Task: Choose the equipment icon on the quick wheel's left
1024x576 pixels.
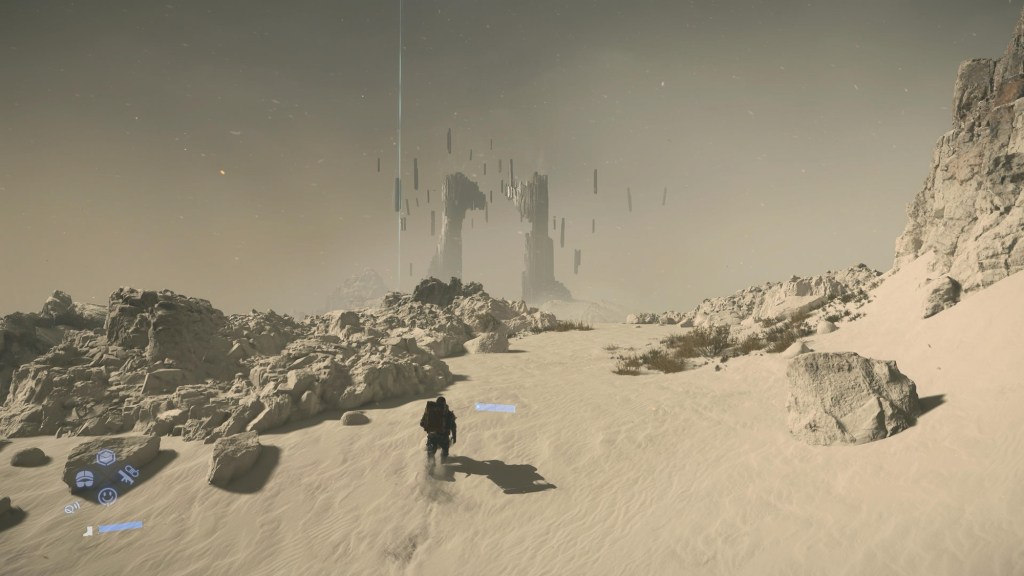Action: coord(85,478)
